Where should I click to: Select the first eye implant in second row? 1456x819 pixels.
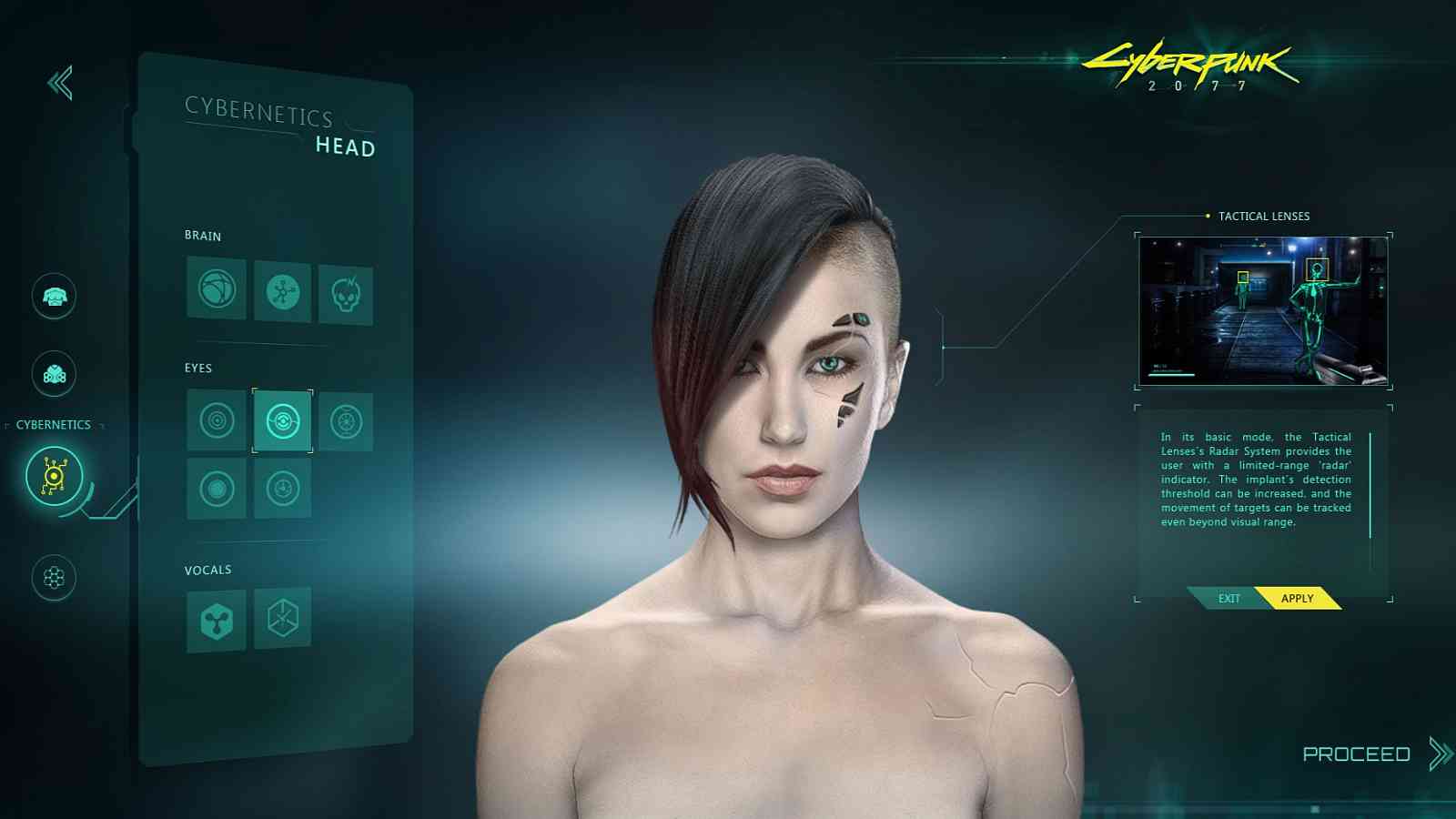pyautogui.click(x=215, y=486)
